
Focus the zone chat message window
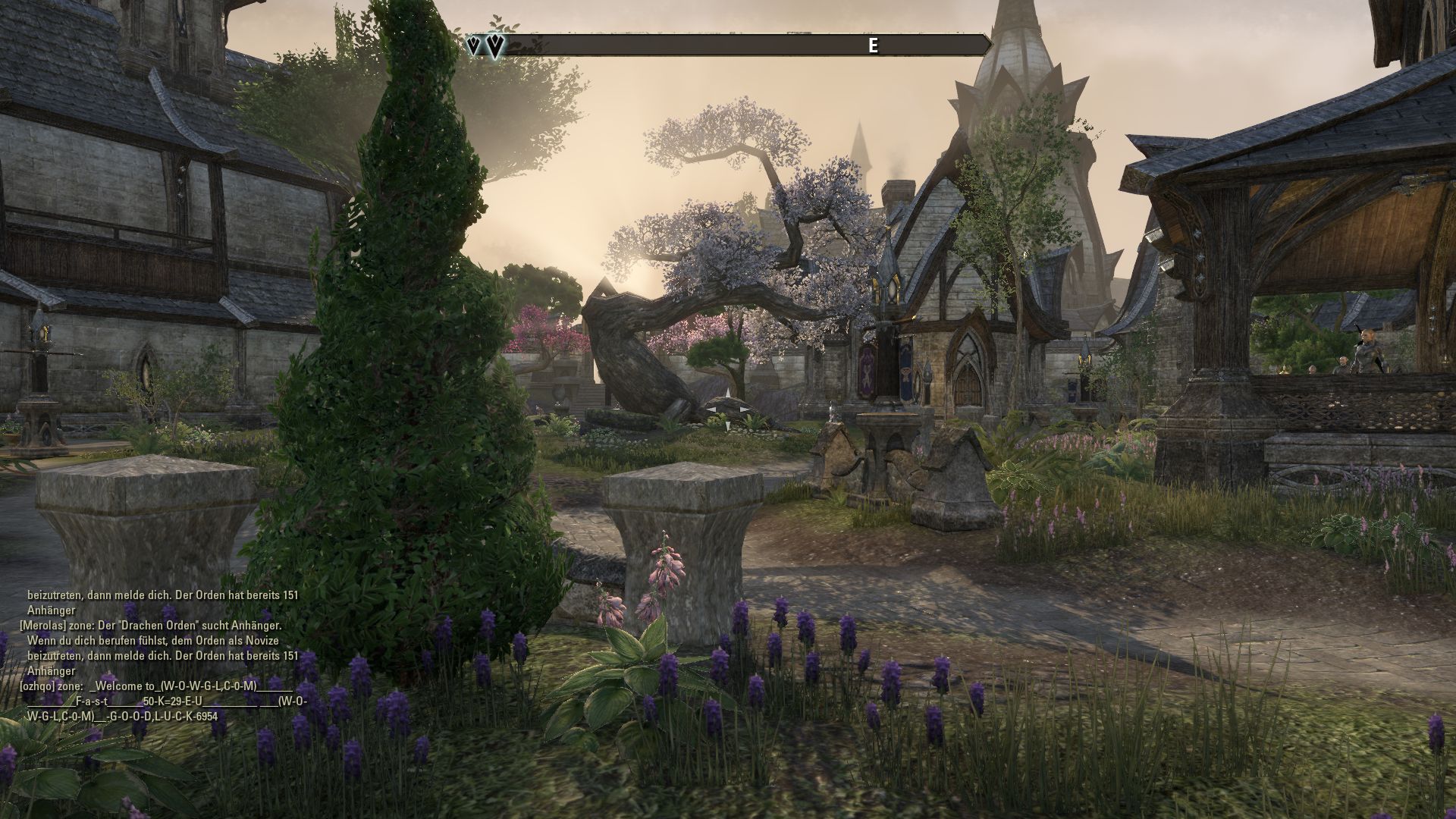coord(163,656)
